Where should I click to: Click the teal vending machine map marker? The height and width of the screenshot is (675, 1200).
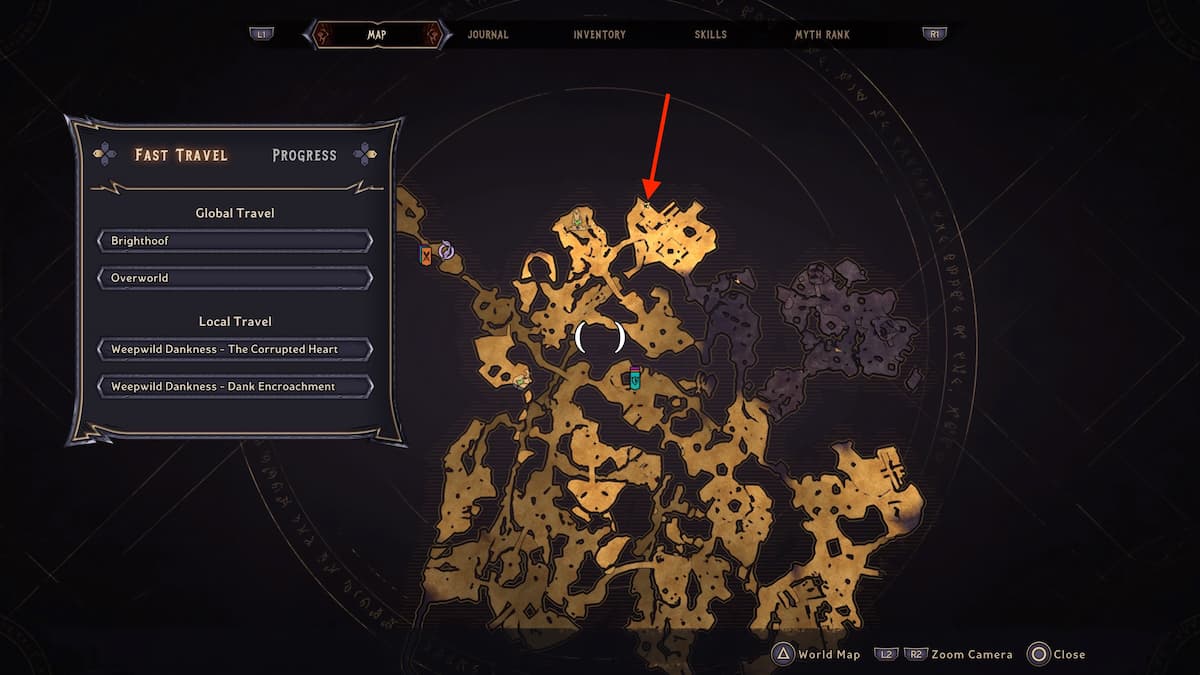pyautogui.click(x=634, y=378)
